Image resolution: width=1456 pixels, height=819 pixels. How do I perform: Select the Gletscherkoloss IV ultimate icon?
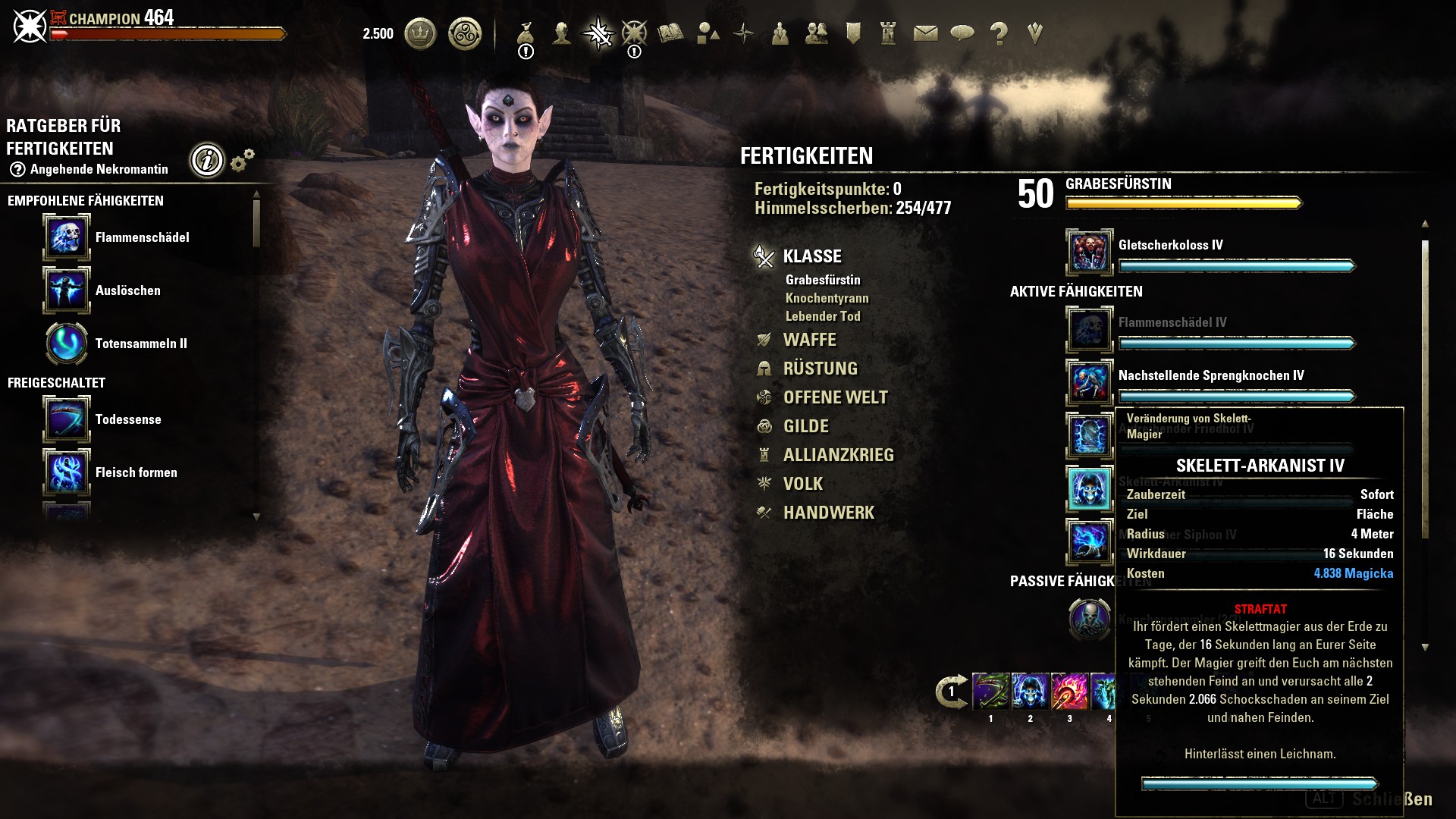[1090, 253]
